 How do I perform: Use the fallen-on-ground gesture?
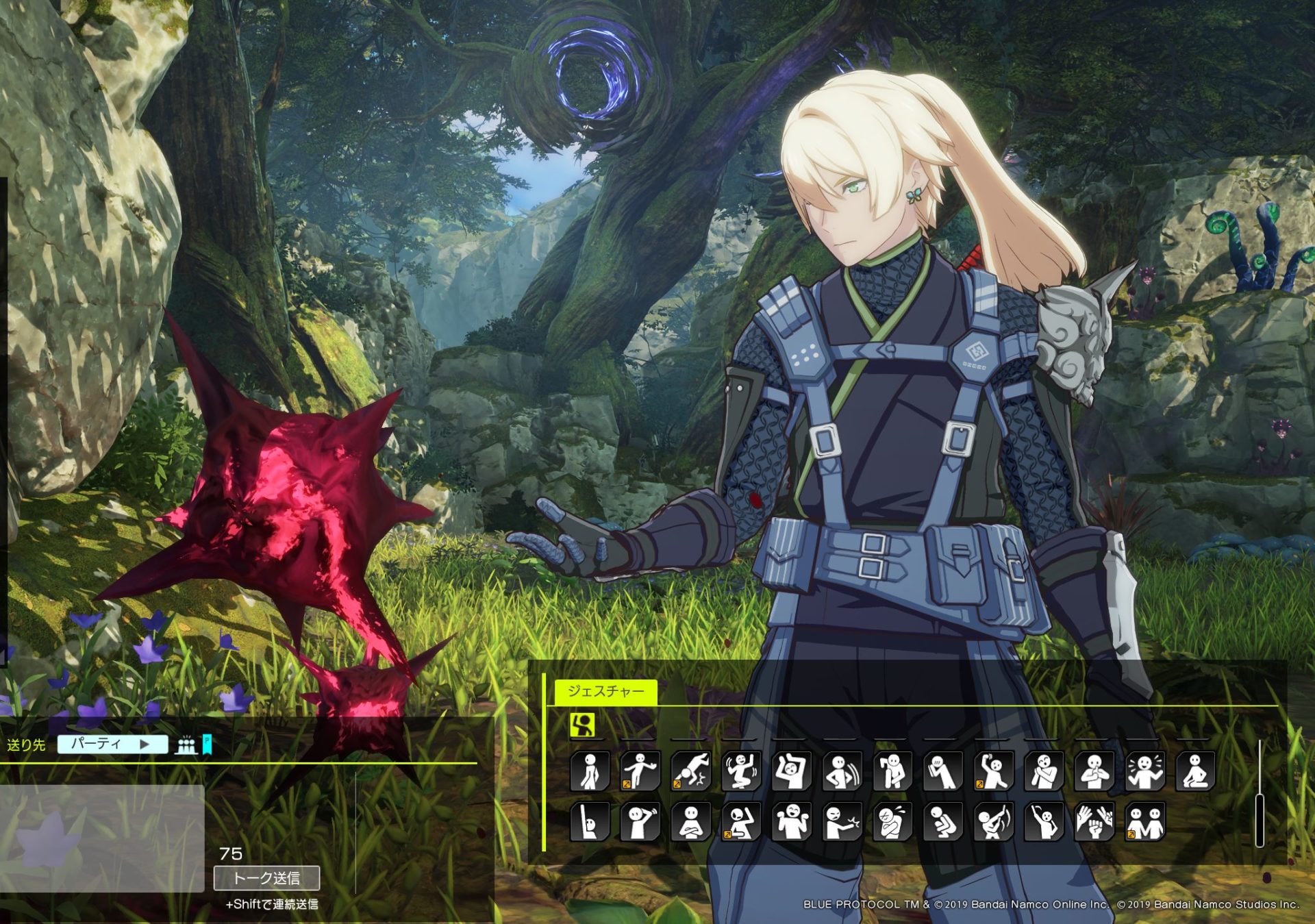(x=690, y=771)
